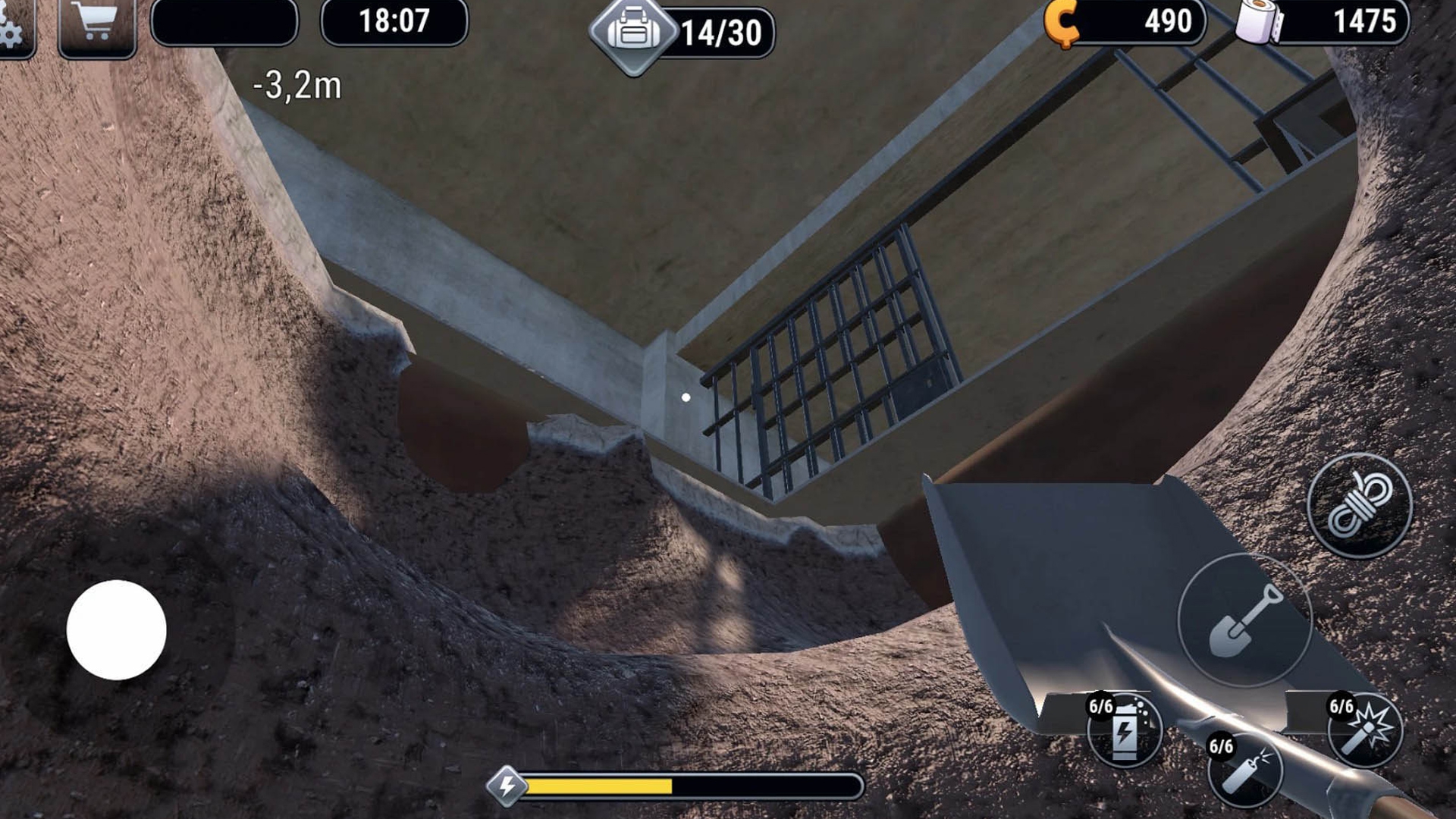1456x819 pixels.
Task: Use the sparkler firecracker item
Action: pos(1366,730)
